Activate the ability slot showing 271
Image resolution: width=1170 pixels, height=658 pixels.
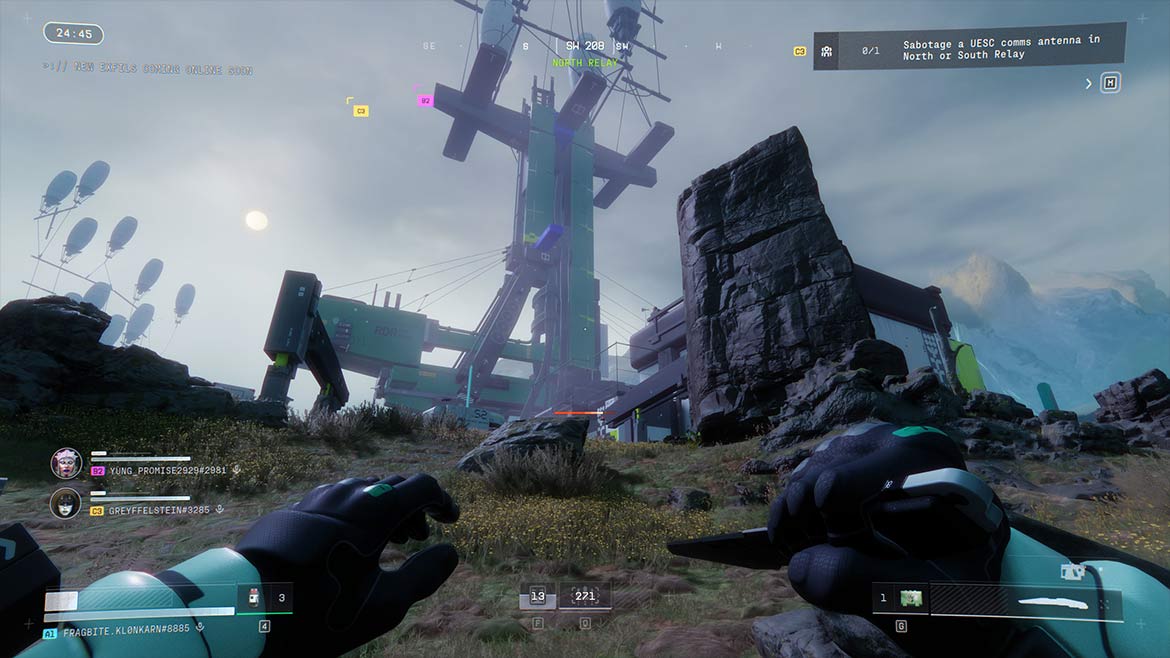click(x=585, y=597)
